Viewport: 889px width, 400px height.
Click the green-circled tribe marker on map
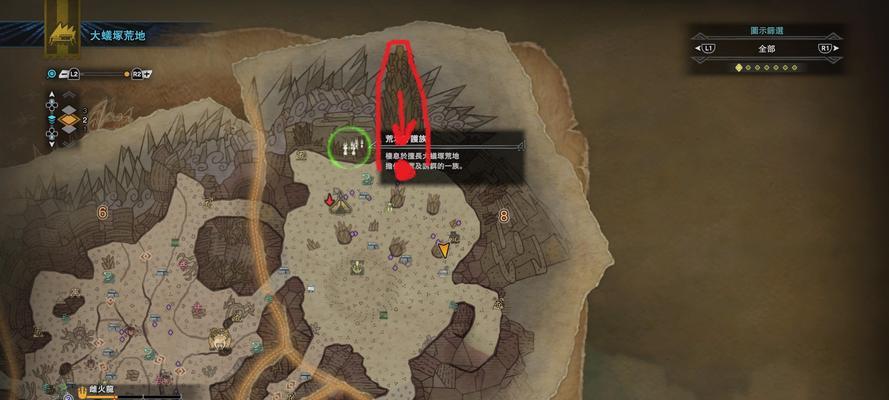pyautogui.click(x=349, y=147)
